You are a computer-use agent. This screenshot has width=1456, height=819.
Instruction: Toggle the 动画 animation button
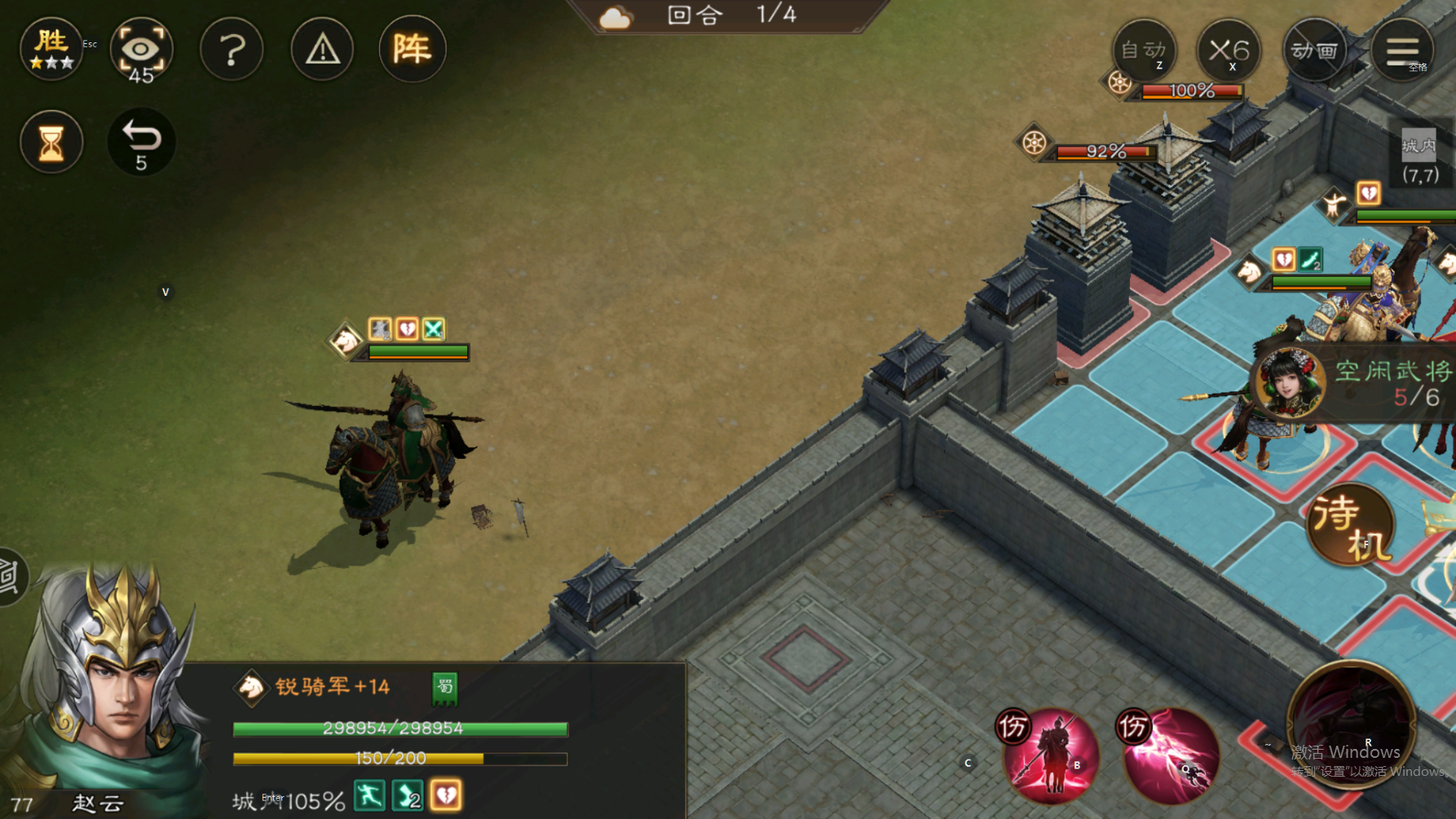(x=1314, y=51)
